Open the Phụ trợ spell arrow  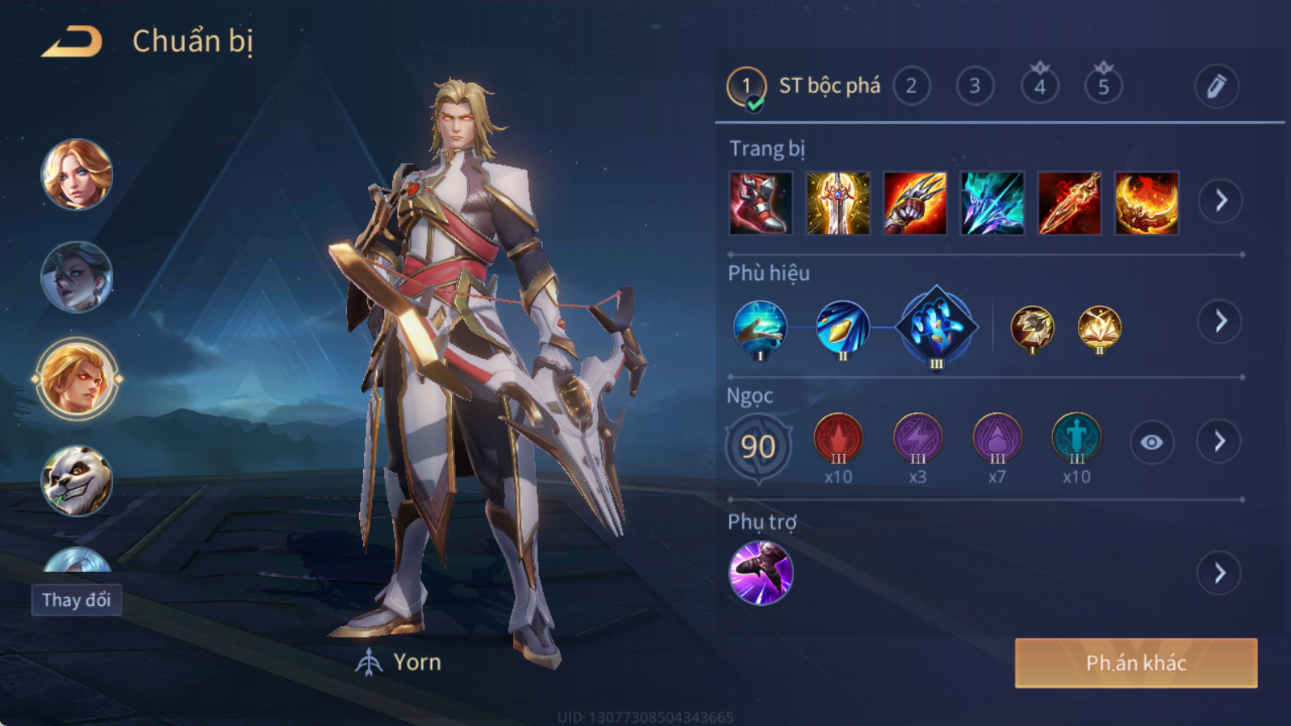tap(1220, 573)
